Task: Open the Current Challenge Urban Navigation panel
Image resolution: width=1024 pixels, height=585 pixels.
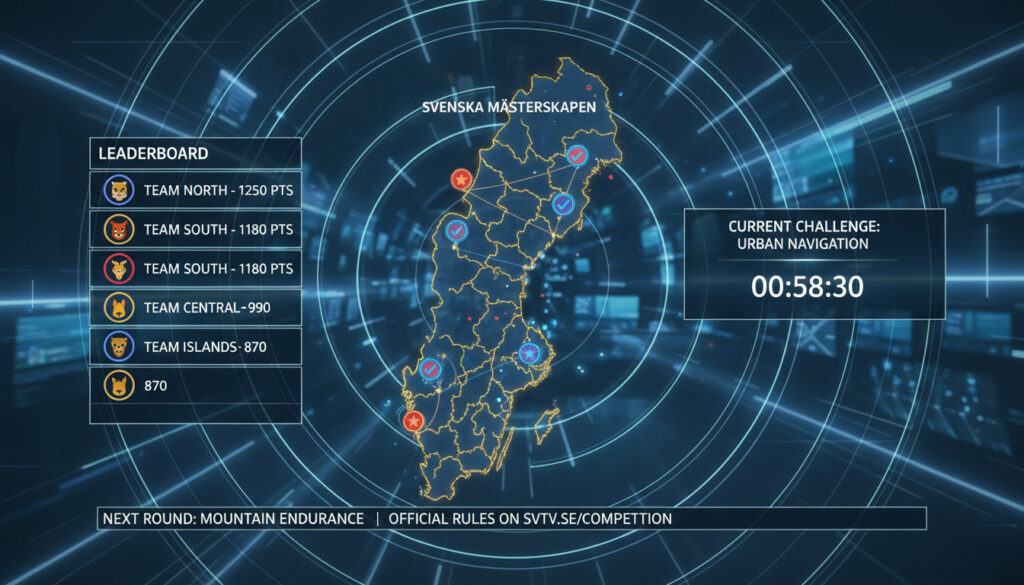Action: 814,264
